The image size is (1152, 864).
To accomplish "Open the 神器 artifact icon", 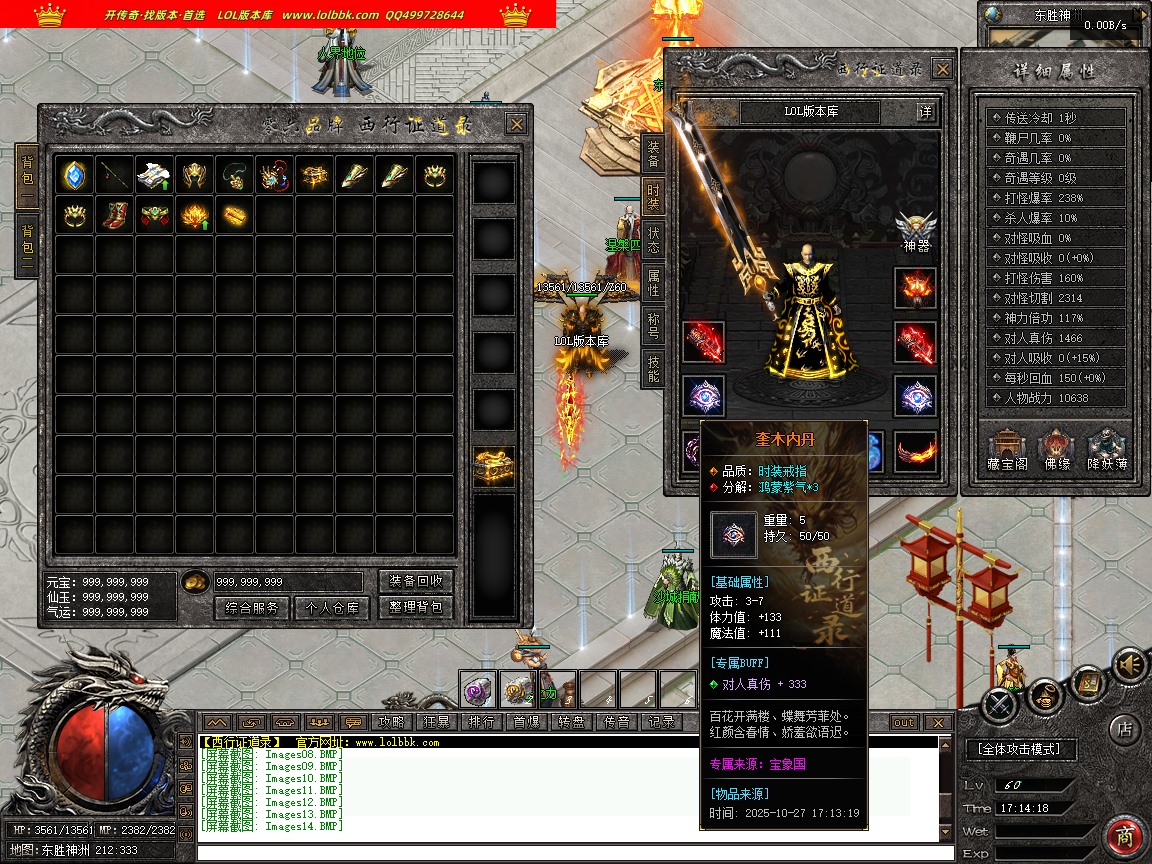I will 915,231.
